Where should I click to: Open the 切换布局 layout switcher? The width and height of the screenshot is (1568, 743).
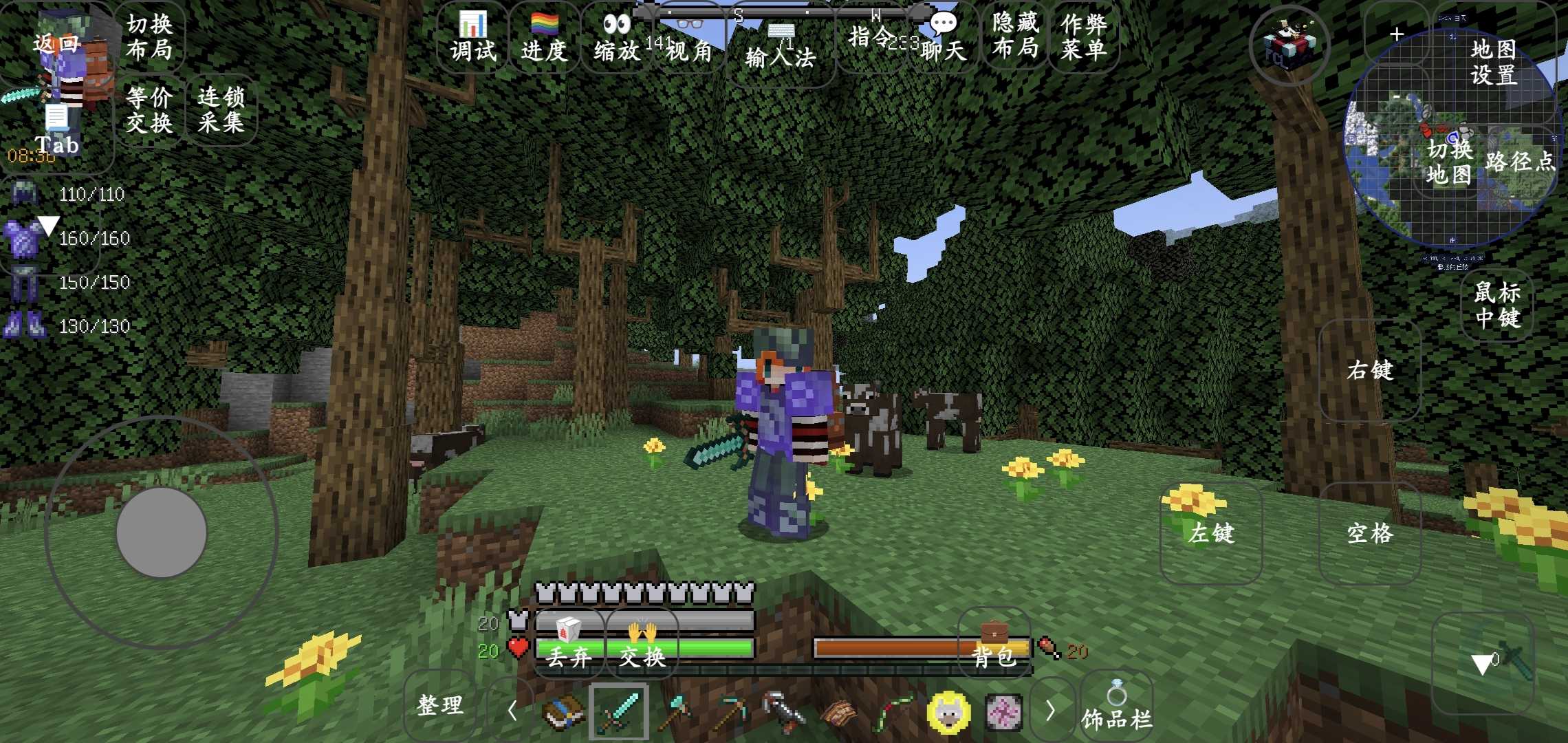149,37
